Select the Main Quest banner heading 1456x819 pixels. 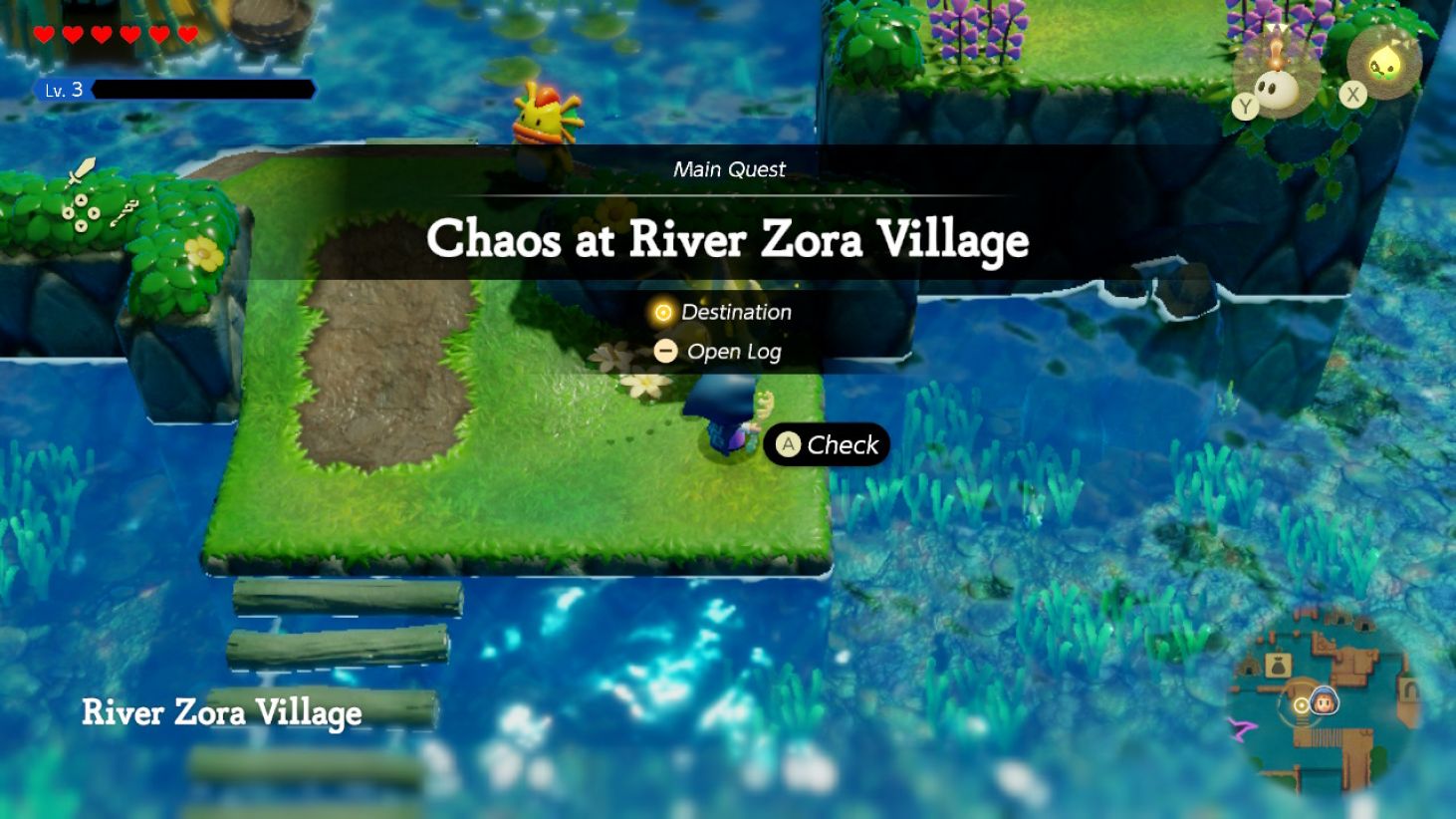[730, 169]
